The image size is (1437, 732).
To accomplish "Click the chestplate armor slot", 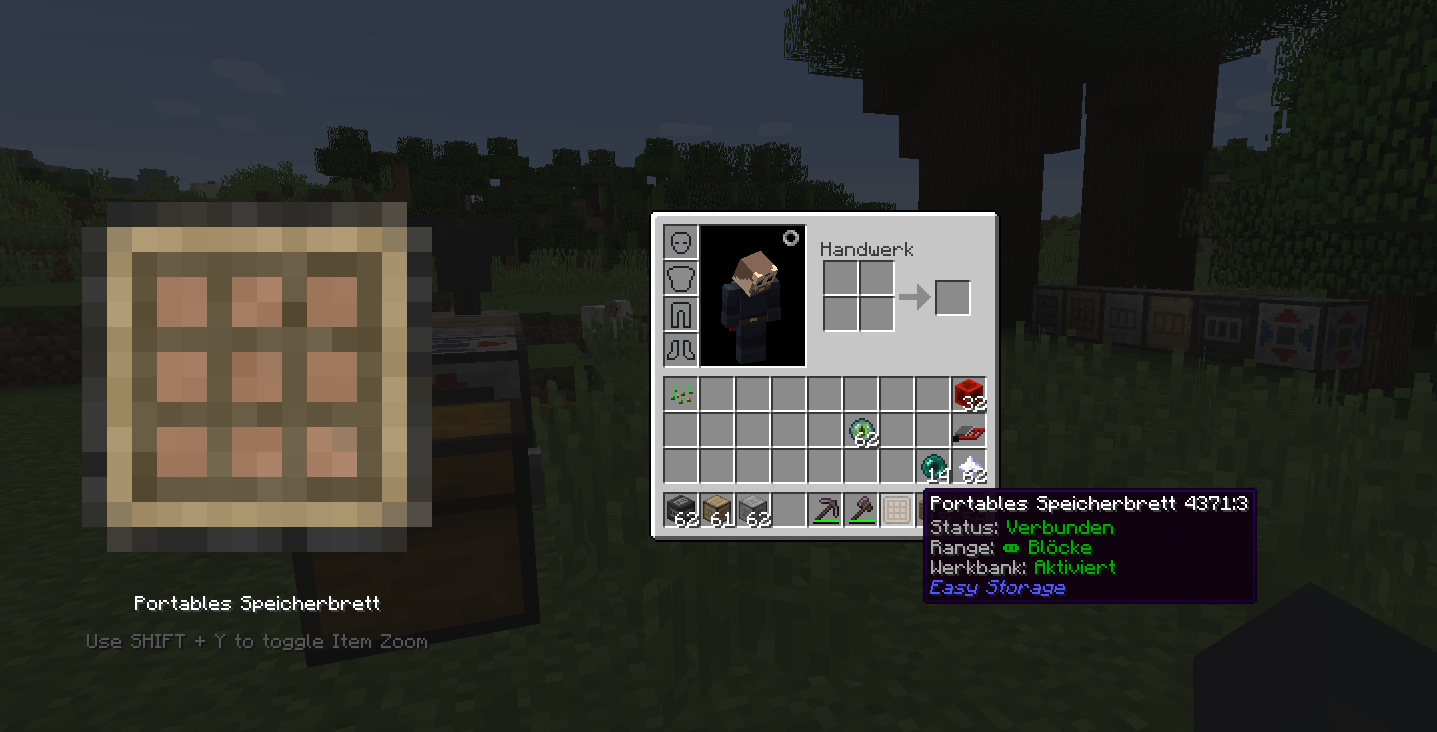I will tap(681, 276).
